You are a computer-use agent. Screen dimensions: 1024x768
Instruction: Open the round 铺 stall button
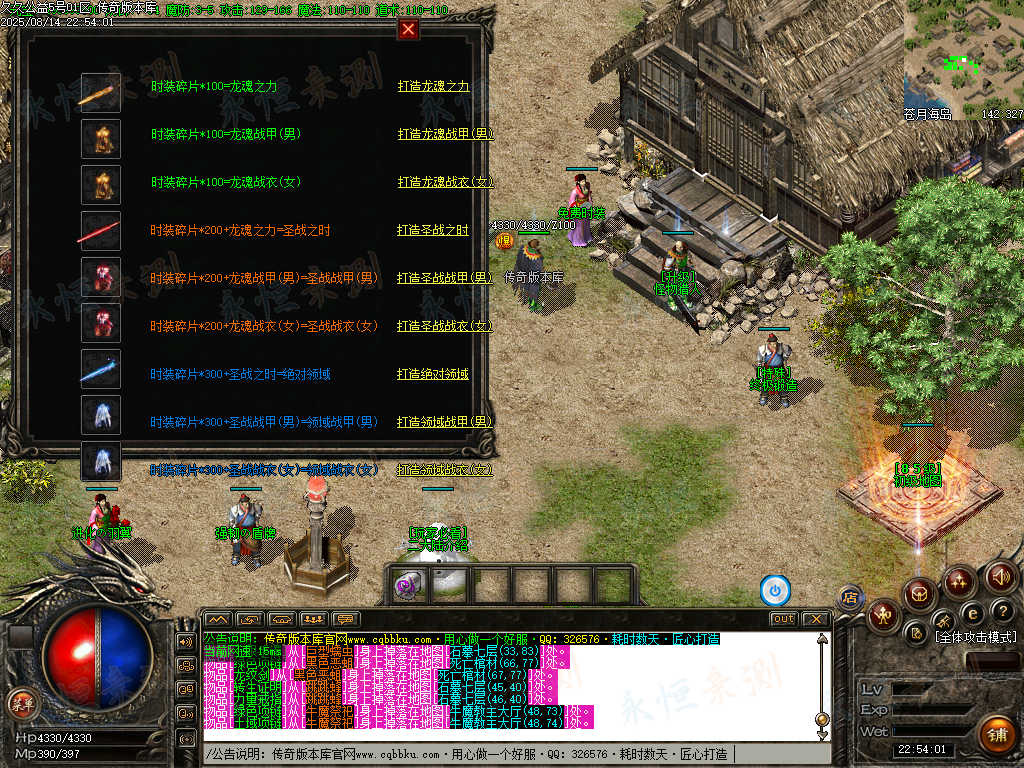click(995, 734)
